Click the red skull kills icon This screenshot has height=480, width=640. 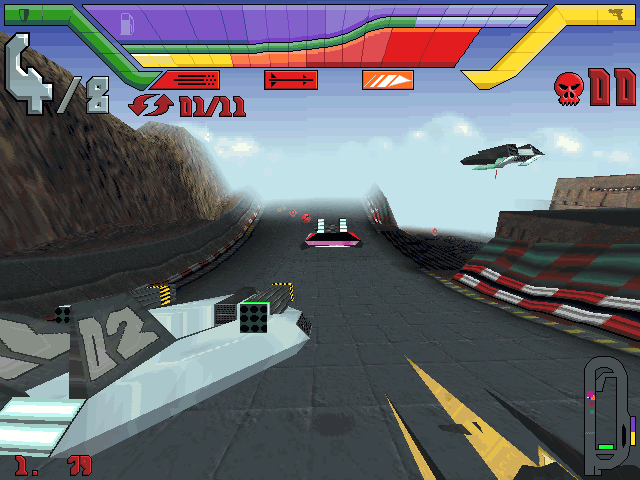569,87
